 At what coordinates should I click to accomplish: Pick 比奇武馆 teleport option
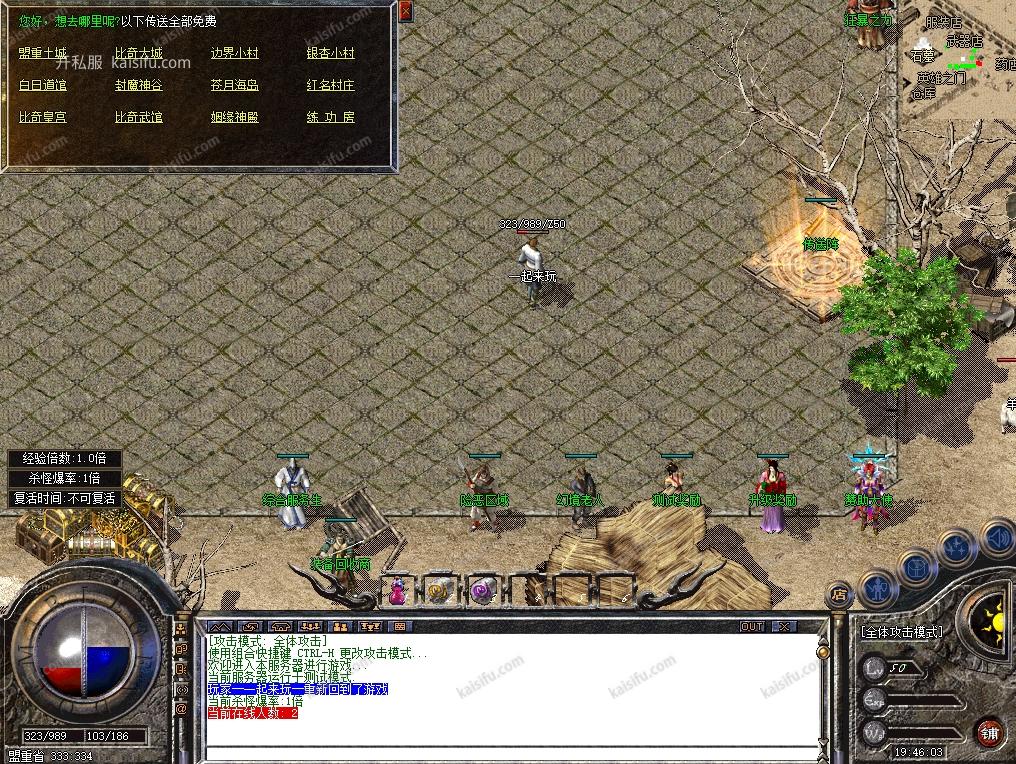(138, 117)
